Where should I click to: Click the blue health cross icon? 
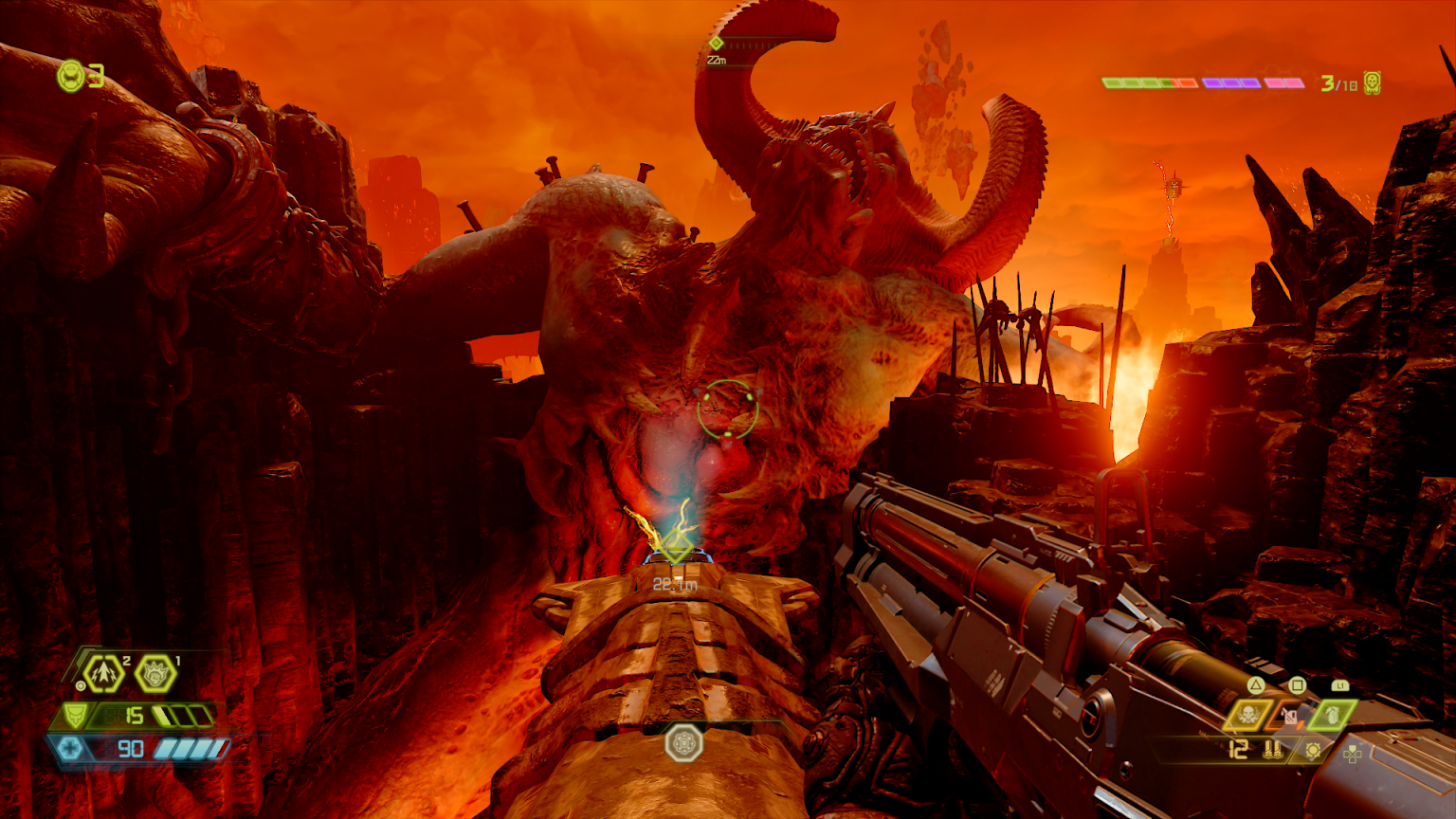(x=71, y=749)
